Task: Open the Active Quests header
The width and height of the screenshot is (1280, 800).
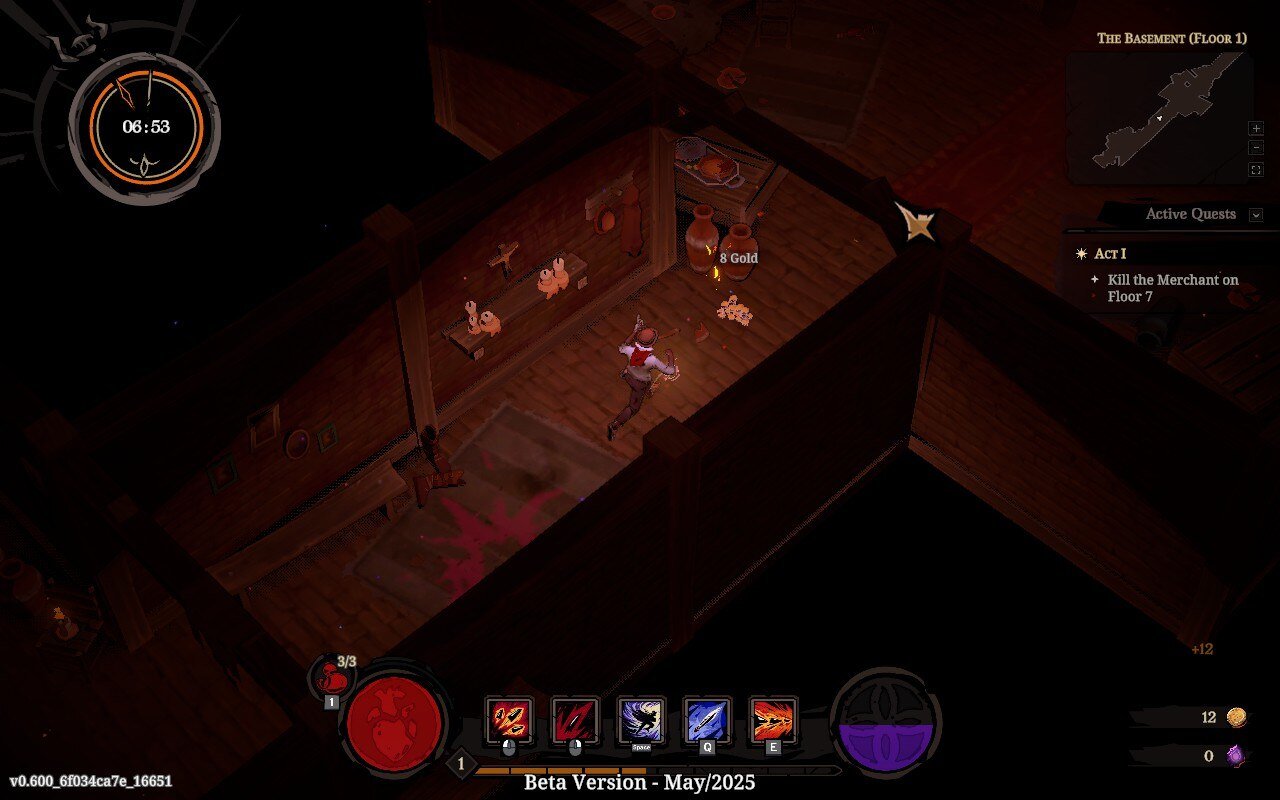Action: [1190, 214]
